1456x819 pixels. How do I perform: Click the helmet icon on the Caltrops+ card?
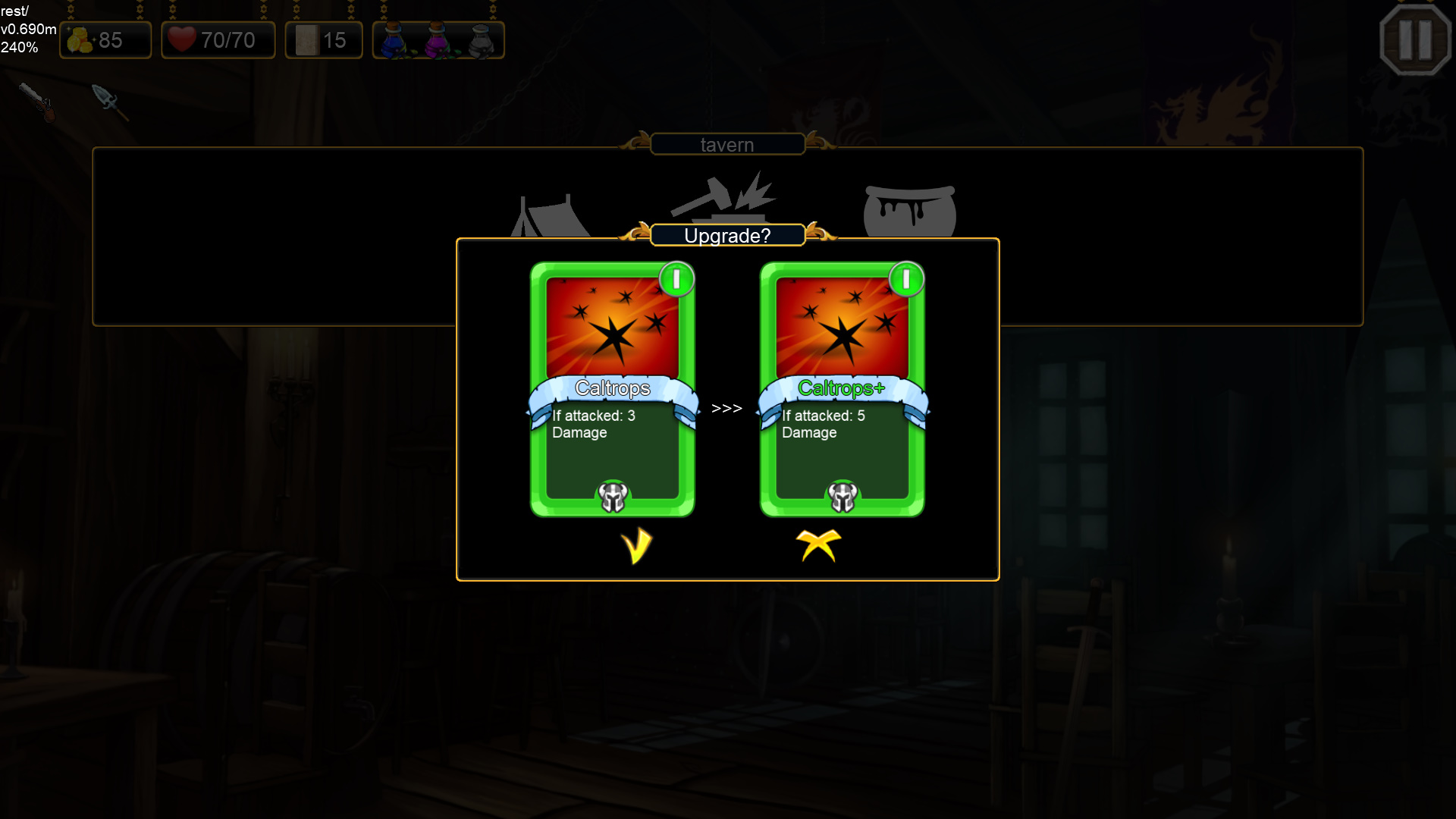click(842, 497)
